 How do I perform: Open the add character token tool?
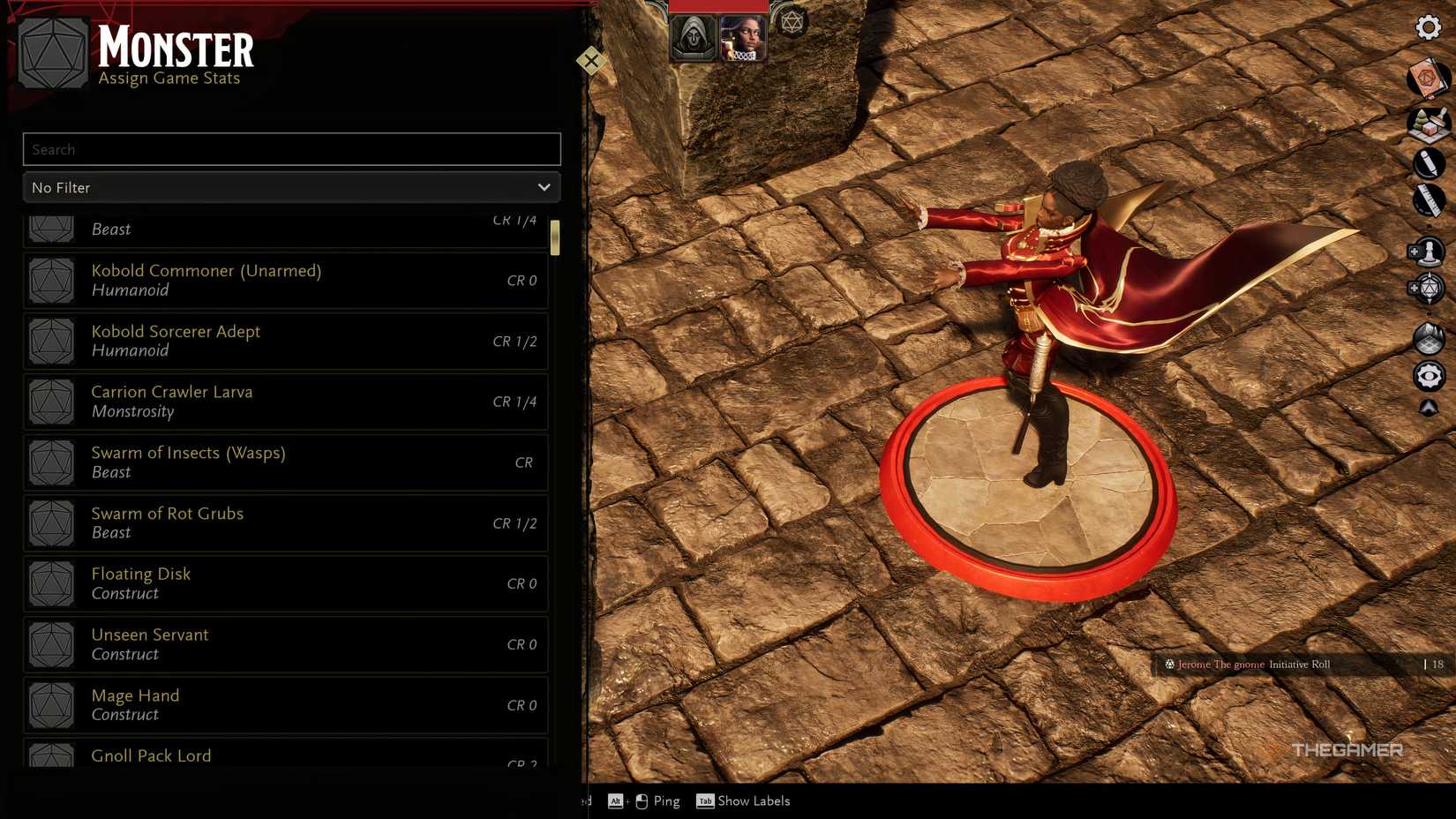(x=1430, y=251)
